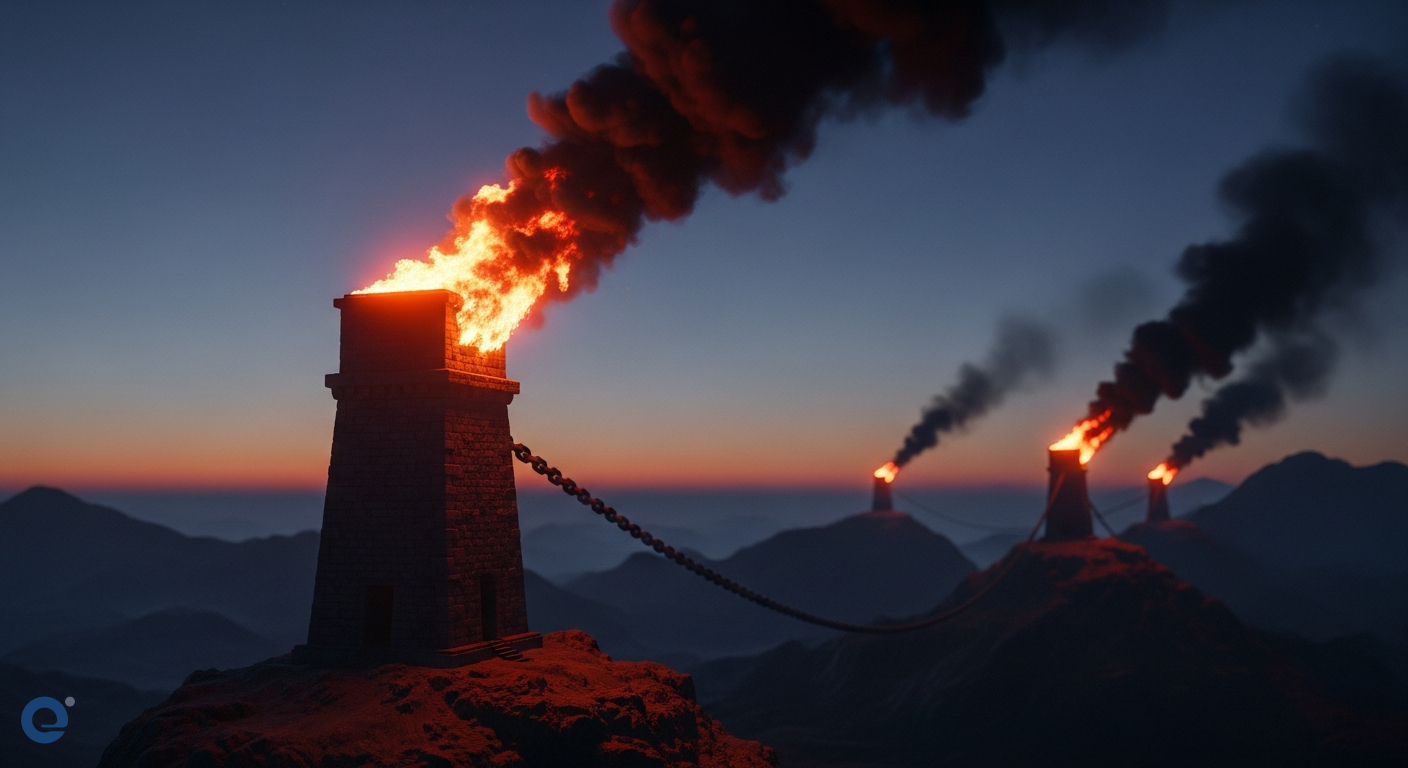
Task: Click the blue e logo watermark
Action: [x=46, y=719]
